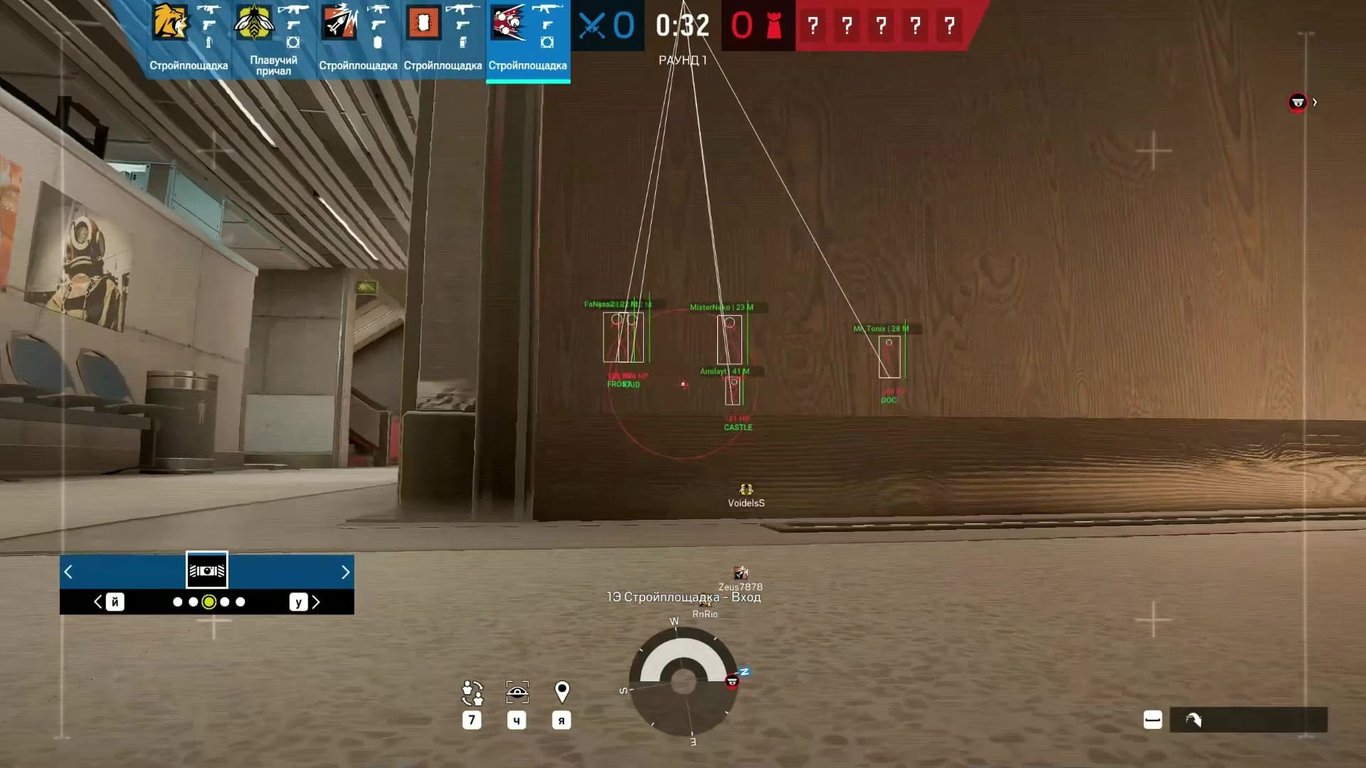Select the breach-rocket operator icon on the third card
The image size is (1366, 768).
pos(338,22)
